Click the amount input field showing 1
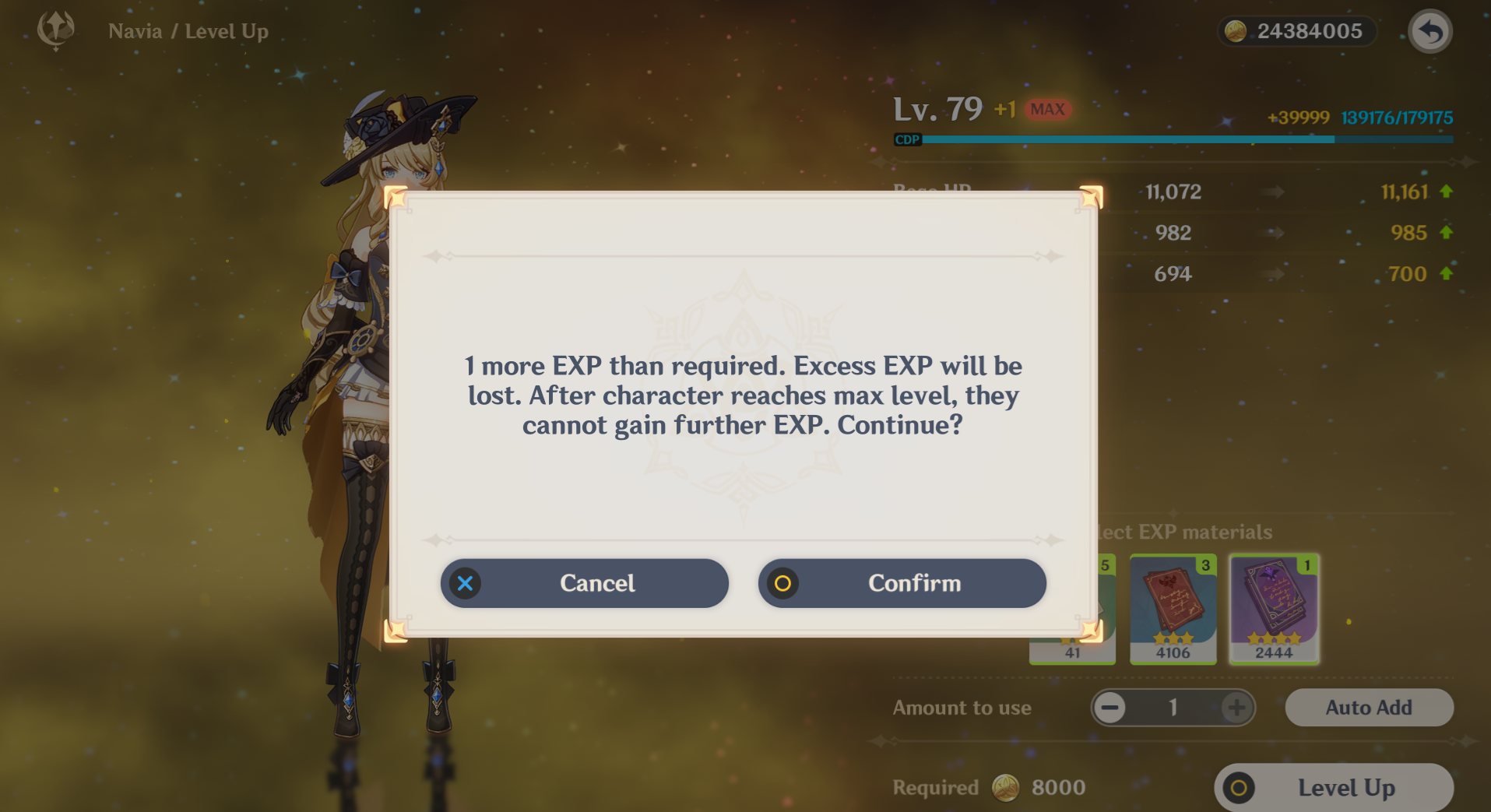Image resolution: width=1491 pixels, height=812 pixels. tap(1172, 708)
